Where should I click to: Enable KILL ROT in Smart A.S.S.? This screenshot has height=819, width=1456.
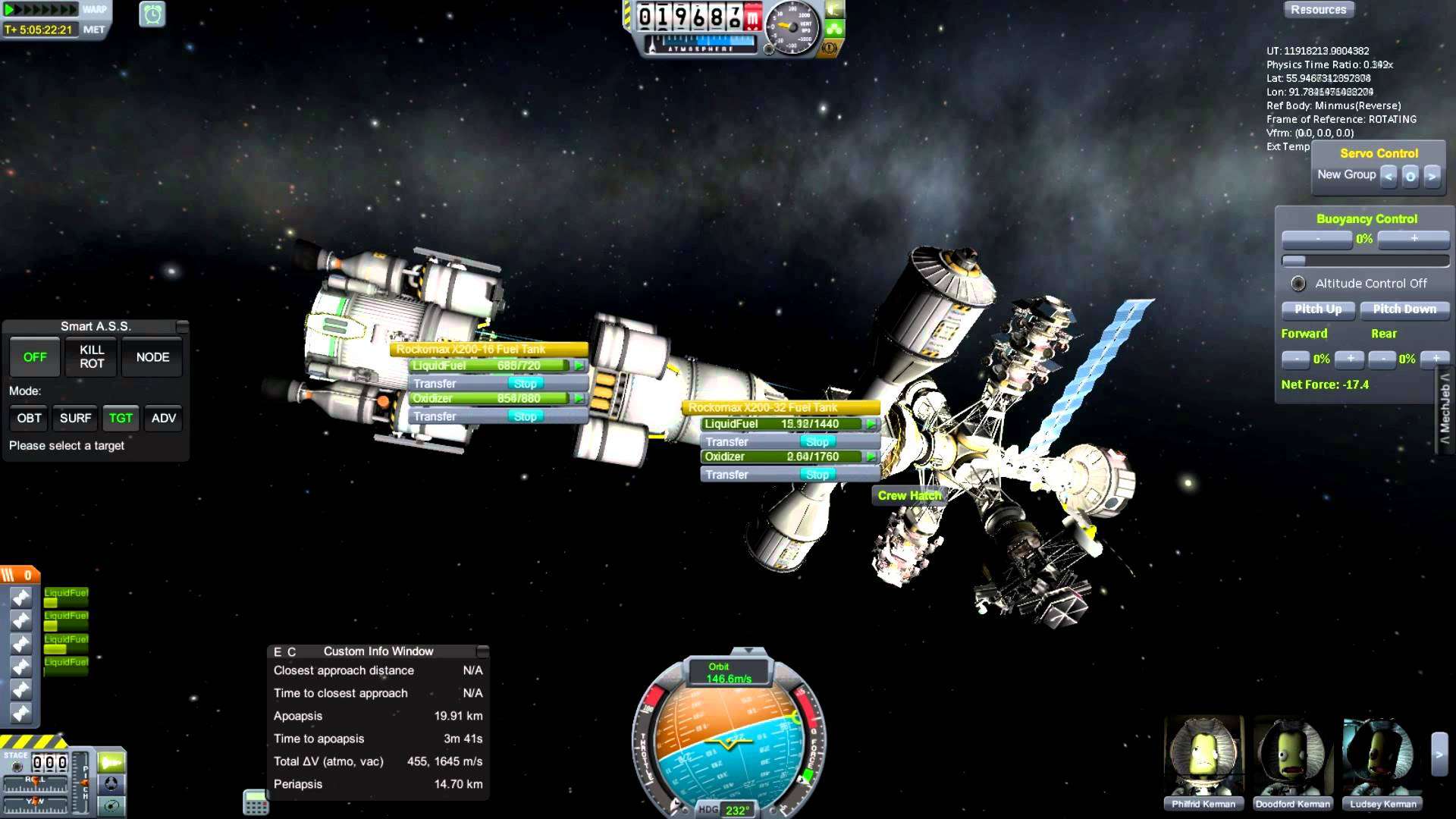coord(90,356)
